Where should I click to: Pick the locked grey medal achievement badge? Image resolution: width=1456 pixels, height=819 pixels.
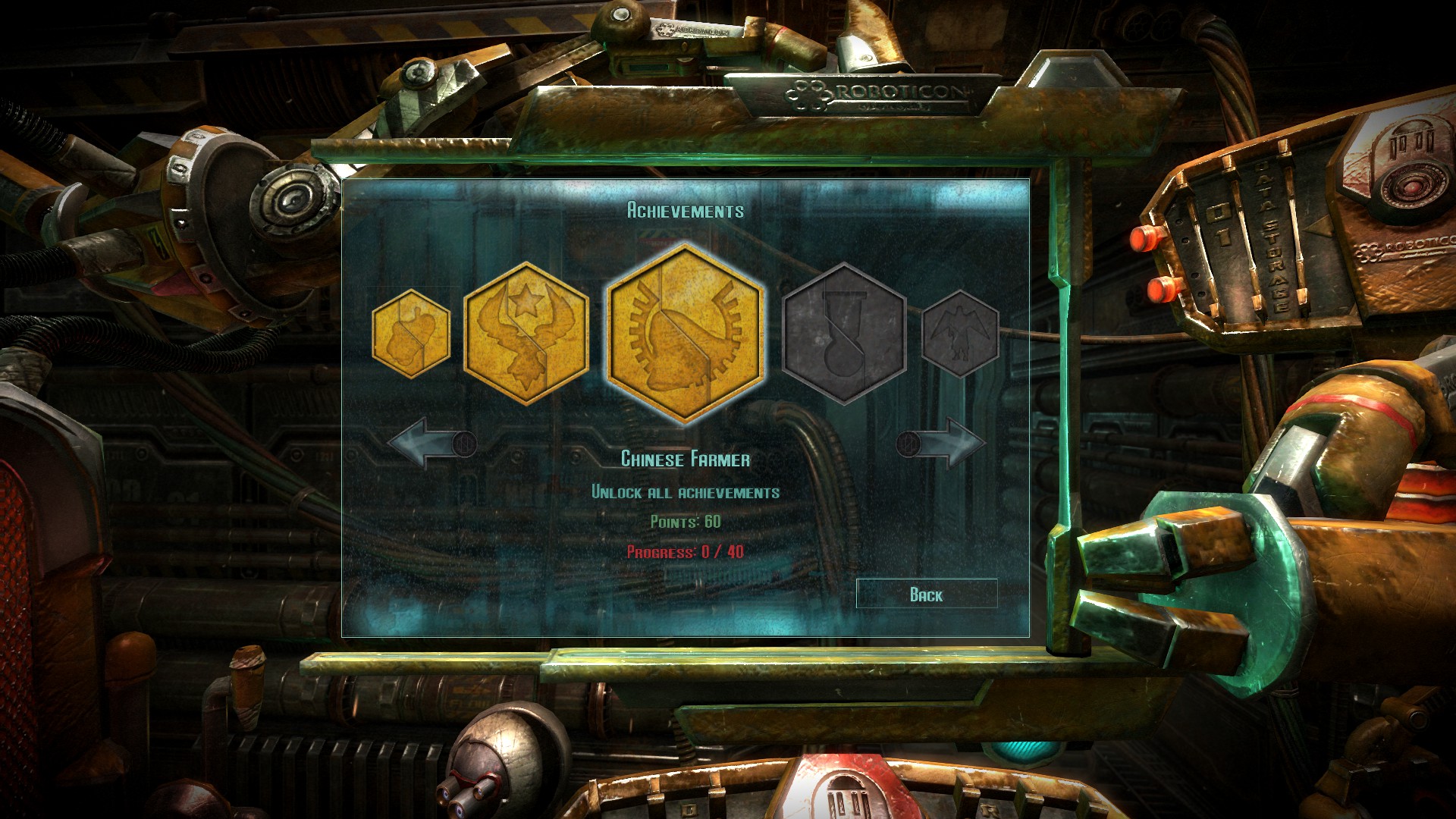pos(843,334)
